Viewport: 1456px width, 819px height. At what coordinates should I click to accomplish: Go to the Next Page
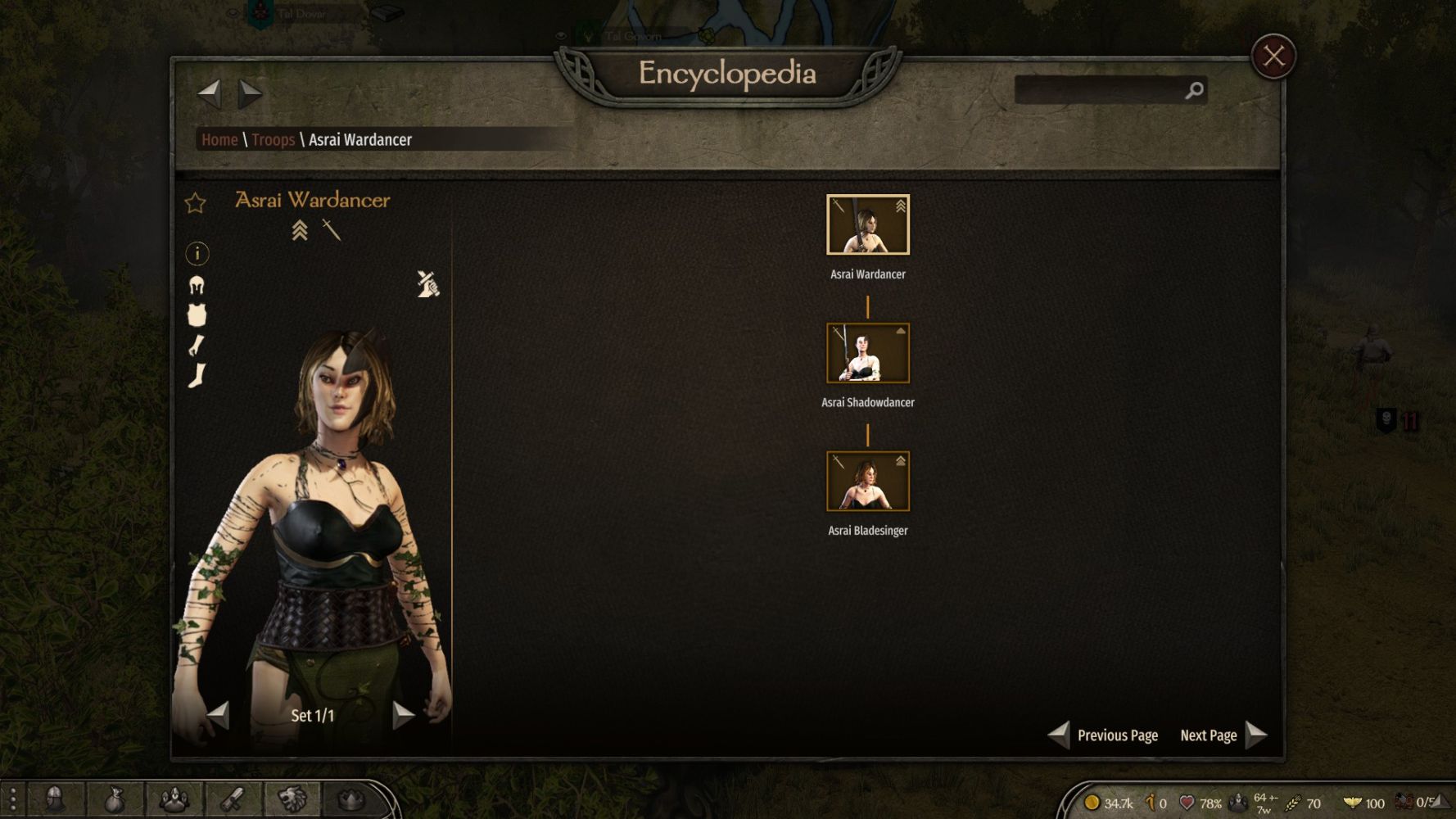click(1223, 735)
